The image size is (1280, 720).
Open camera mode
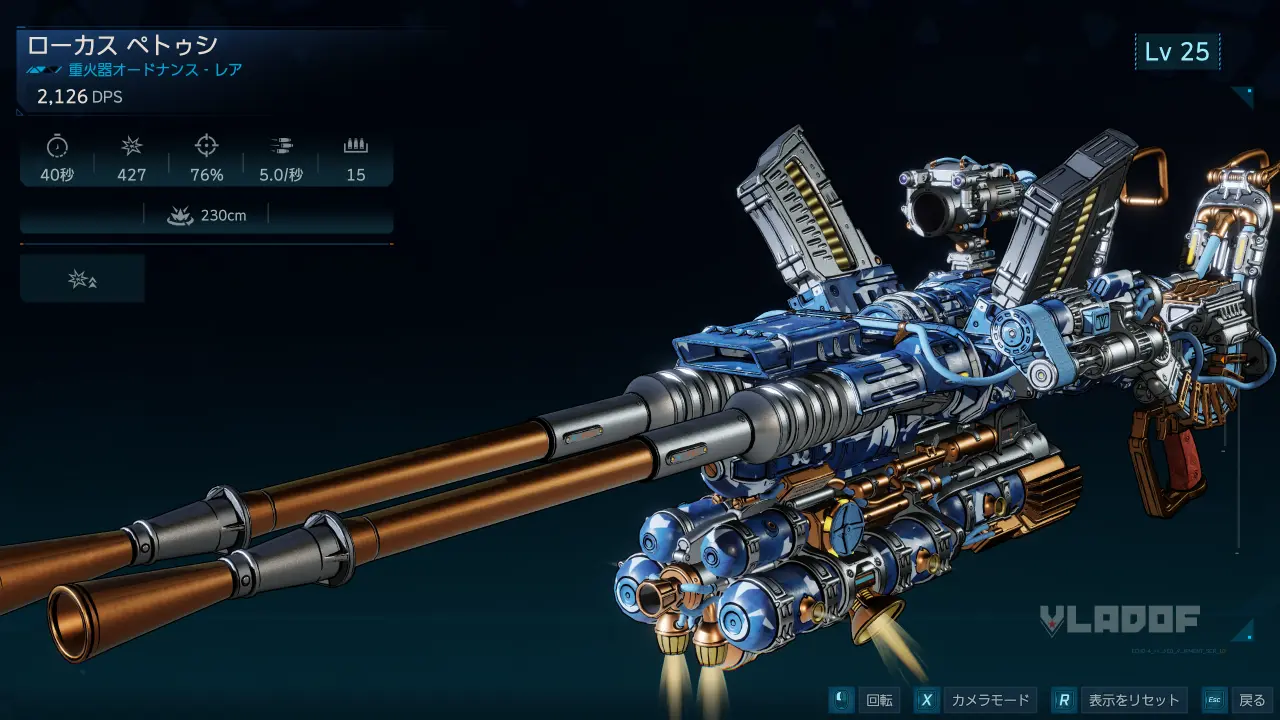click(x=974, y=700)
